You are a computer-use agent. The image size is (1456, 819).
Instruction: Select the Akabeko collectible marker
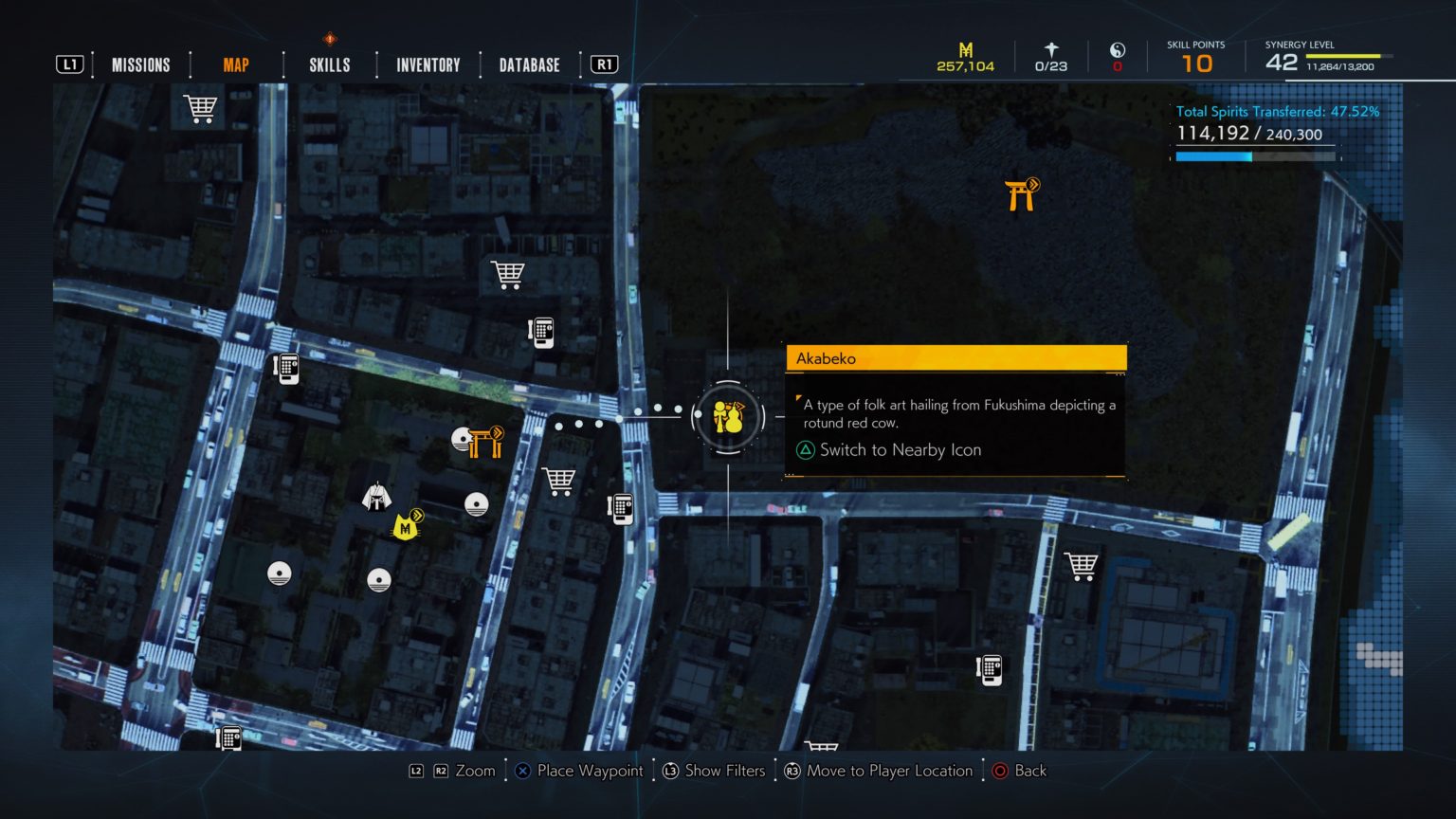(727, 417)
